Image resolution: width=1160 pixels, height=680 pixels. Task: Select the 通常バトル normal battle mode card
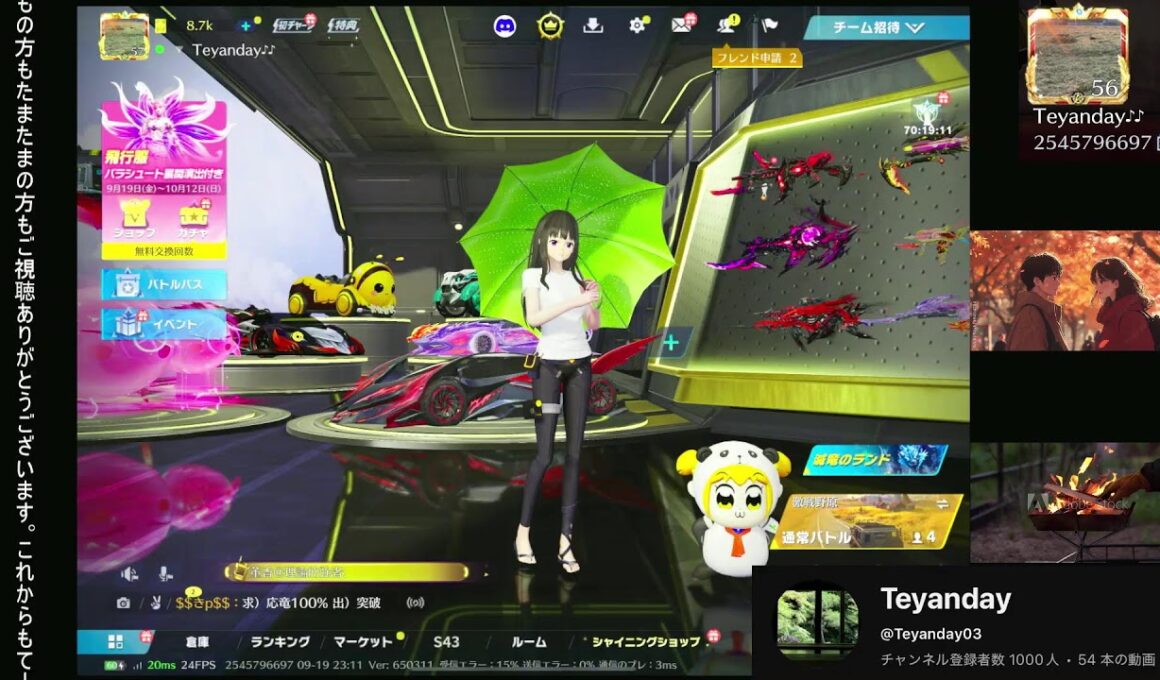coord(865,523)
